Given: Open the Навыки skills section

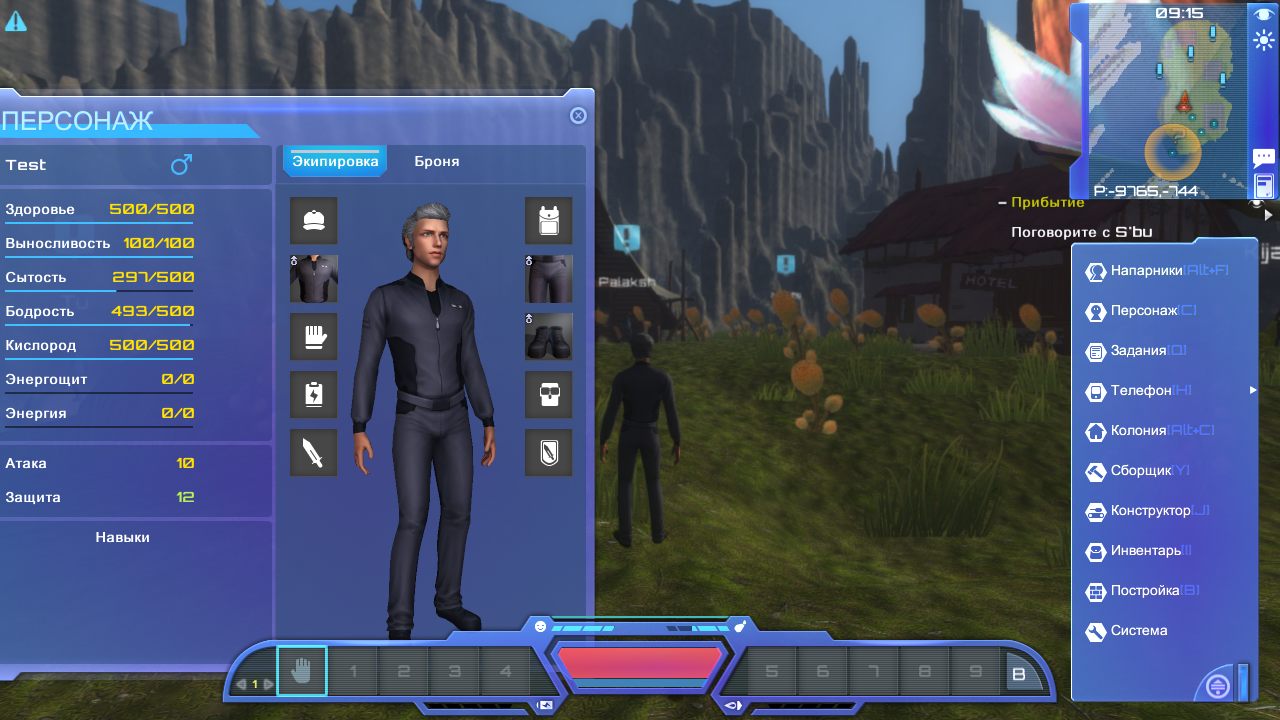Looking at the screenshot, I should click(123, 537).
